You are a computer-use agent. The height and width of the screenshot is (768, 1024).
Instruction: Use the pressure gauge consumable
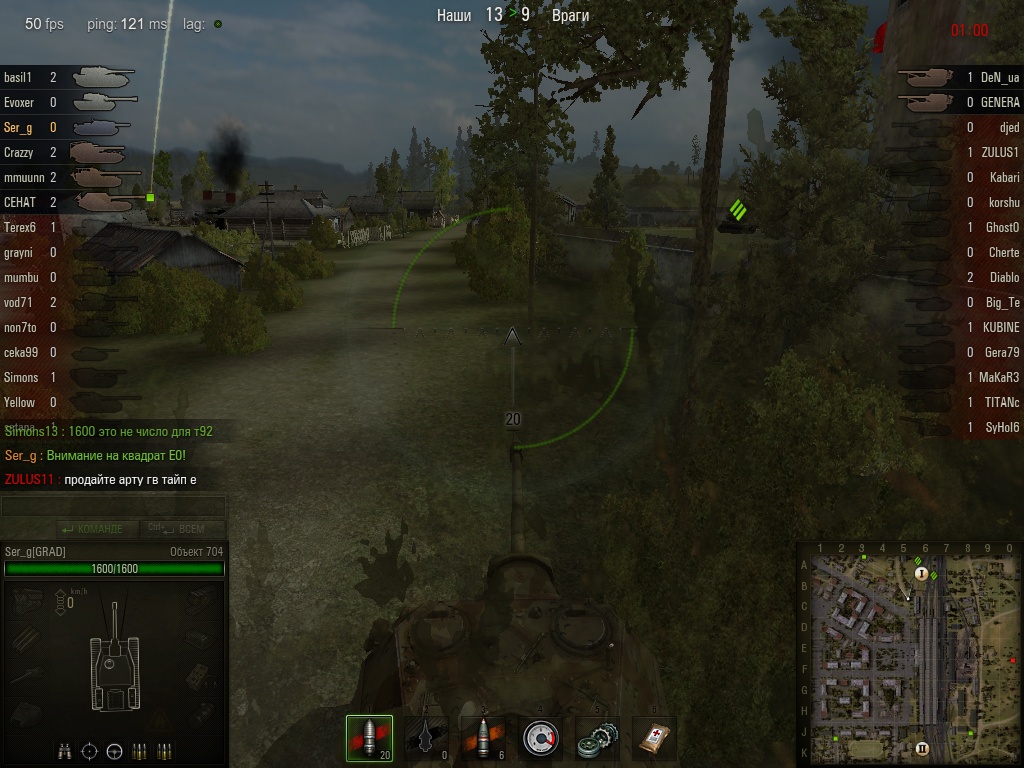(x=540, y=739)
